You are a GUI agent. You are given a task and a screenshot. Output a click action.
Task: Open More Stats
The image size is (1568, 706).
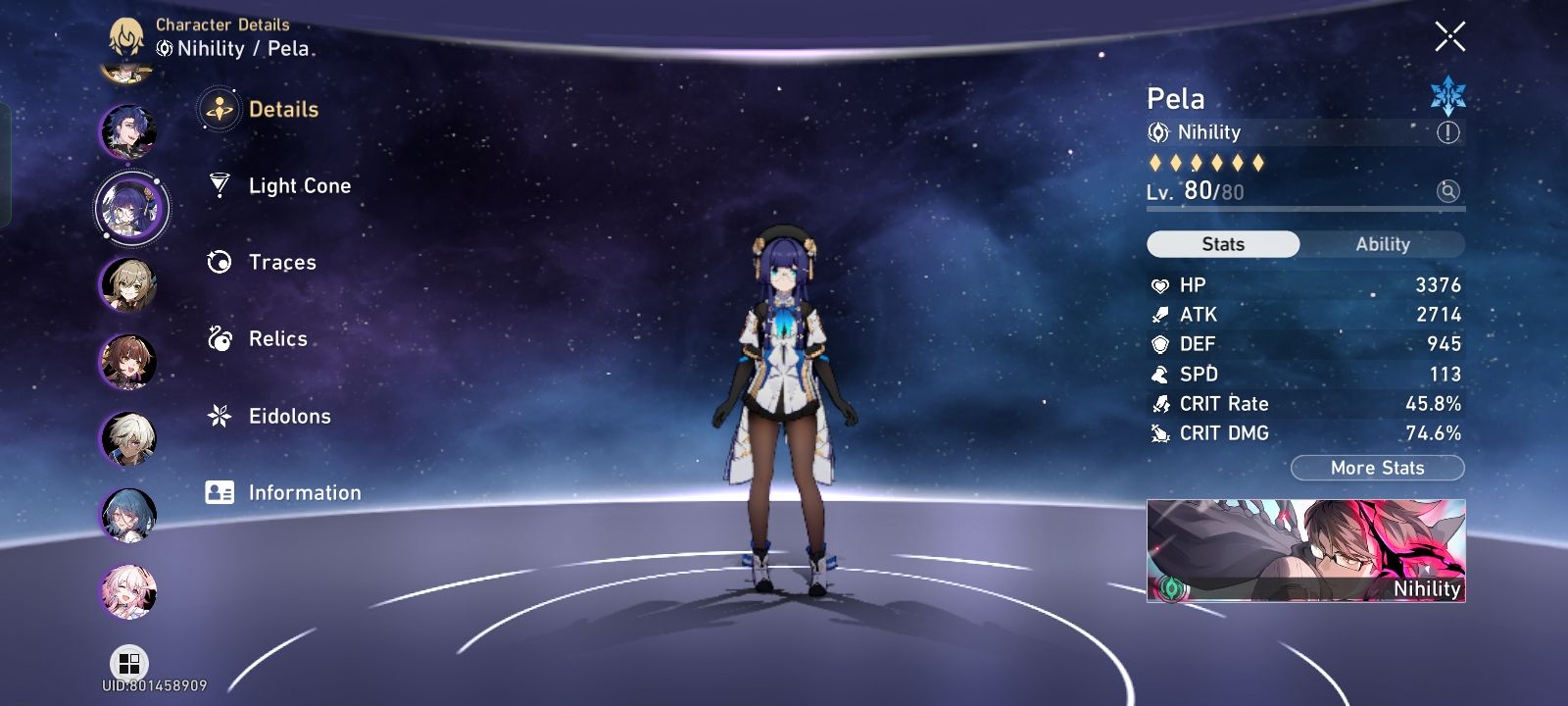pos(1376,468)
